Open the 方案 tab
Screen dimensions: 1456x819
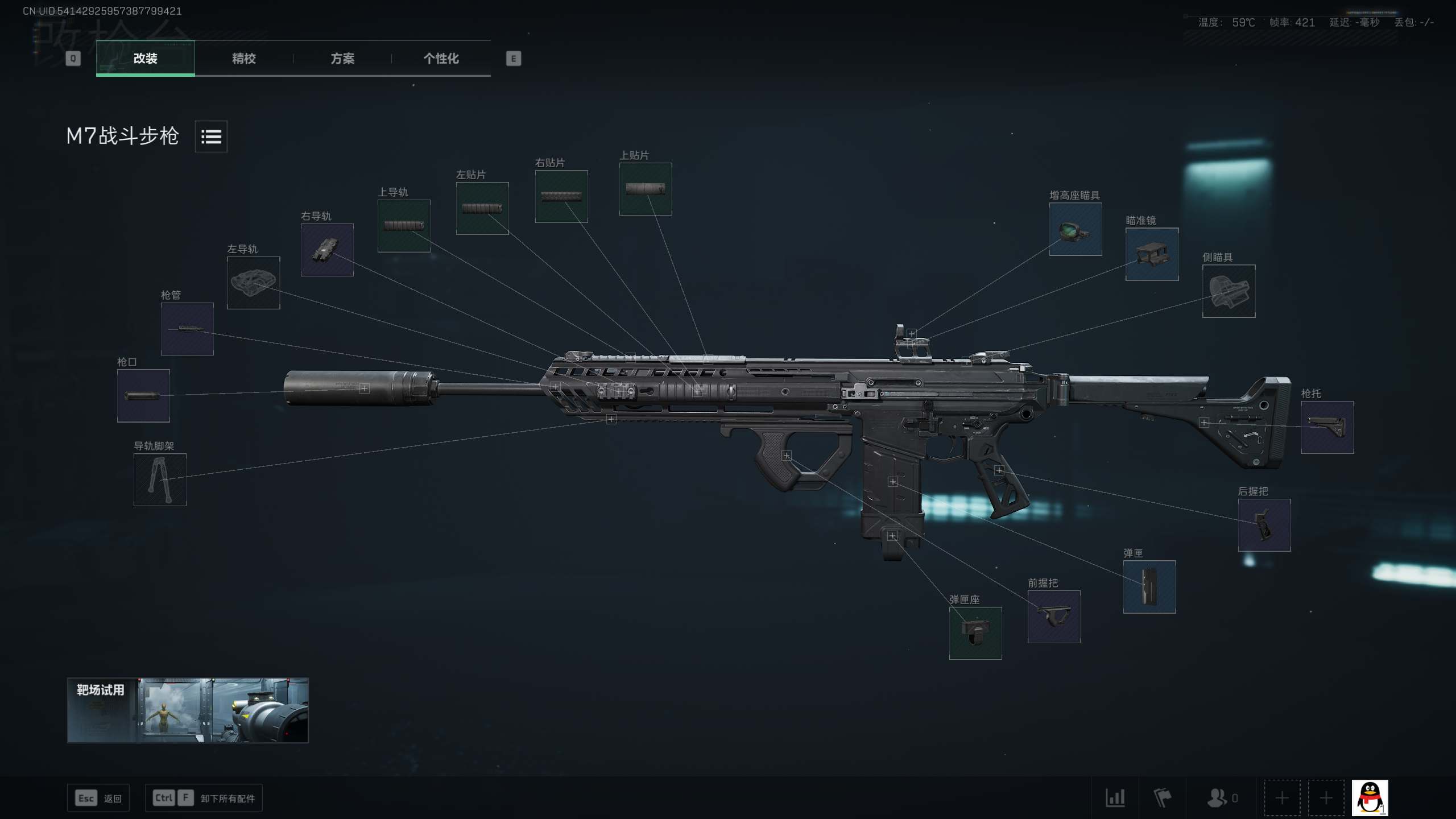[x=342, y=59]
